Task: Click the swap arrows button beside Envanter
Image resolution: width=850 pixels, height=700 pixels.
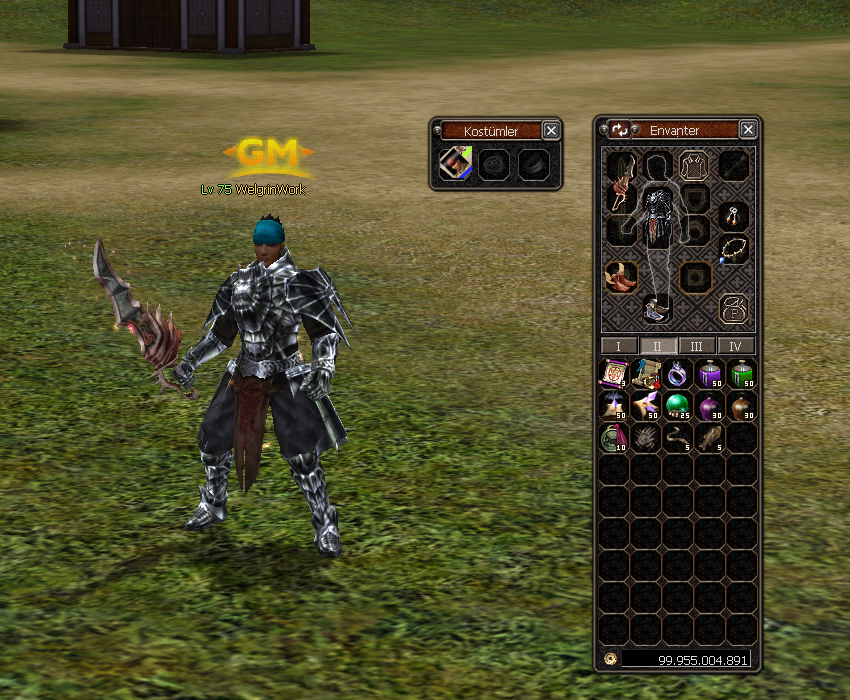Action: click(619, 130)
